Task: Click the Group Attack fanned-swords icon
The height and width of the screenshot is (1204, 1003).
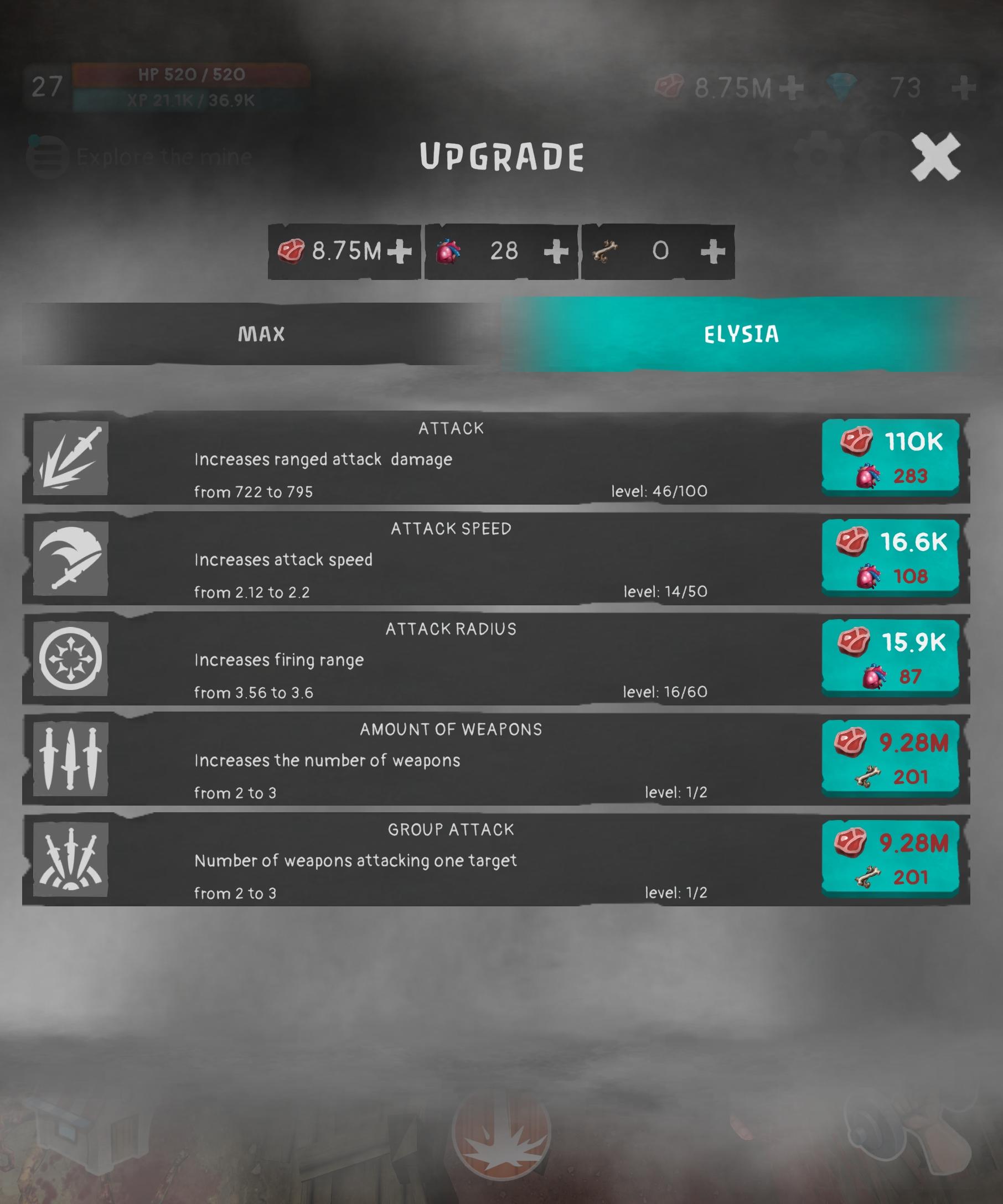Action: 67,860
